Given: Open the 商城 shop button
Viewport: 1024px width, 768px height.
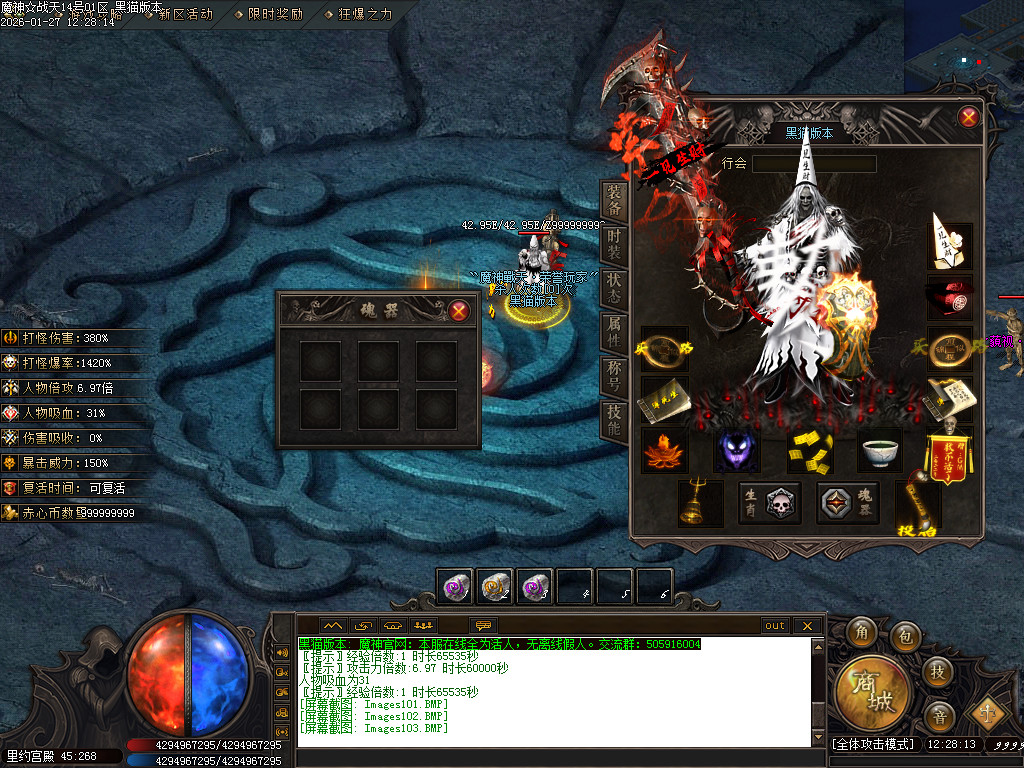Looking at the screenshot, I should (872, 692).
